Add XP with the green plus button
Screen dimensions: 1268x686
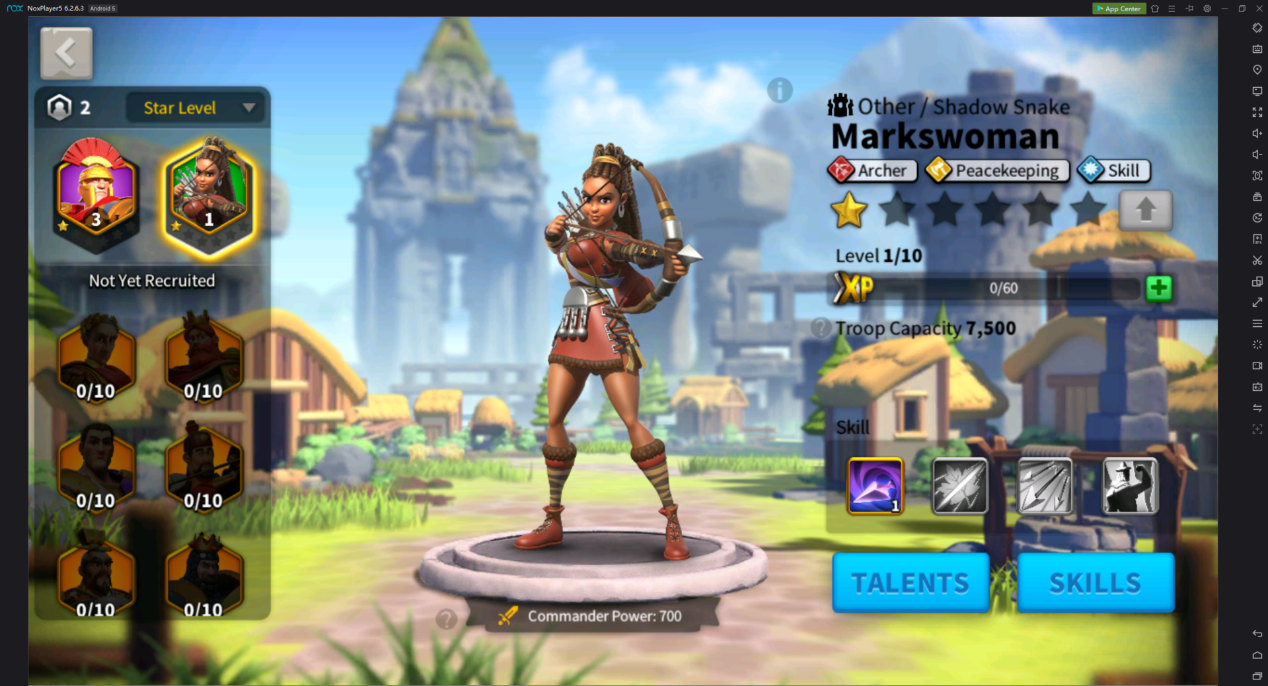(1159, 289)
